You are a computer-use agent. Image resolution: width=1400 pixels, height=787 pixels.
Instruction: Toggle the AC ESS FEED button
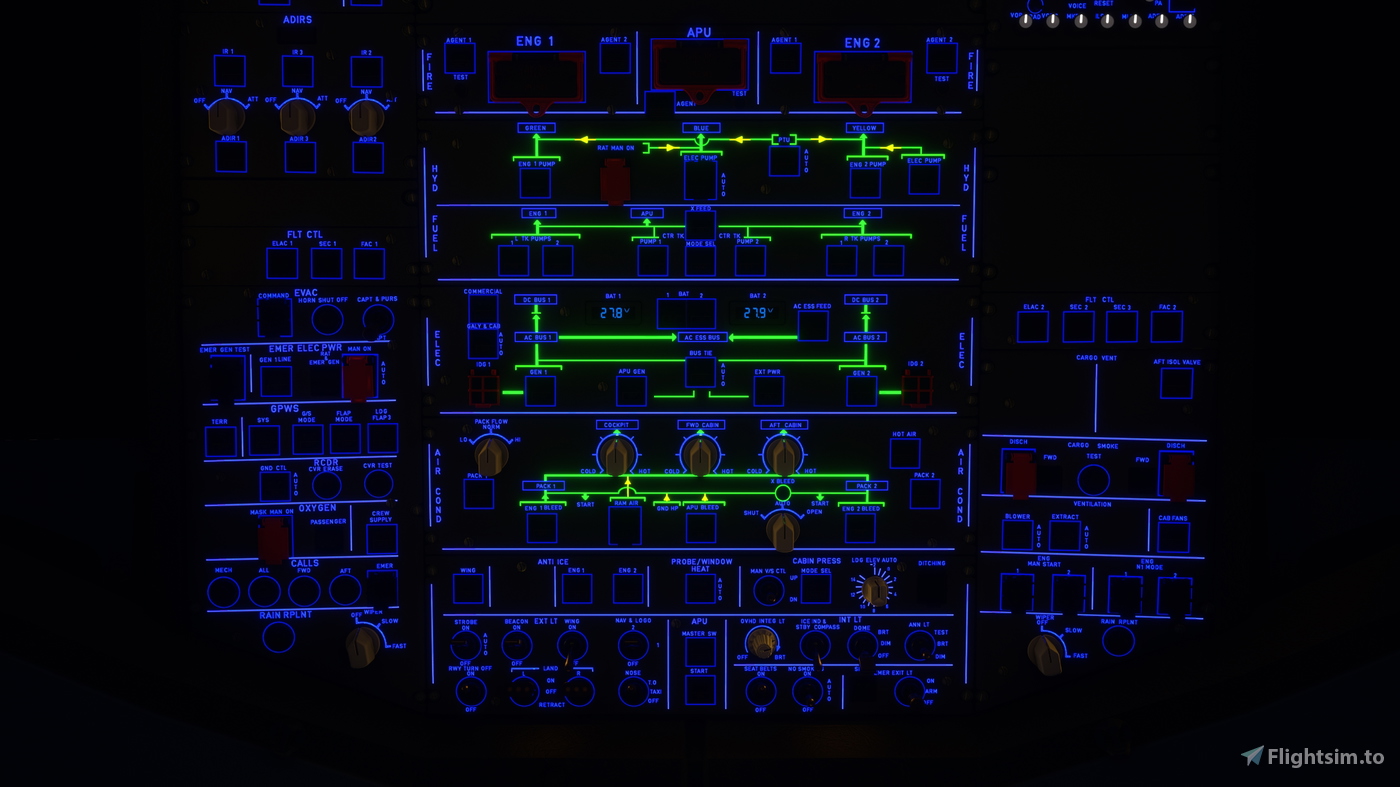point(812,326)
